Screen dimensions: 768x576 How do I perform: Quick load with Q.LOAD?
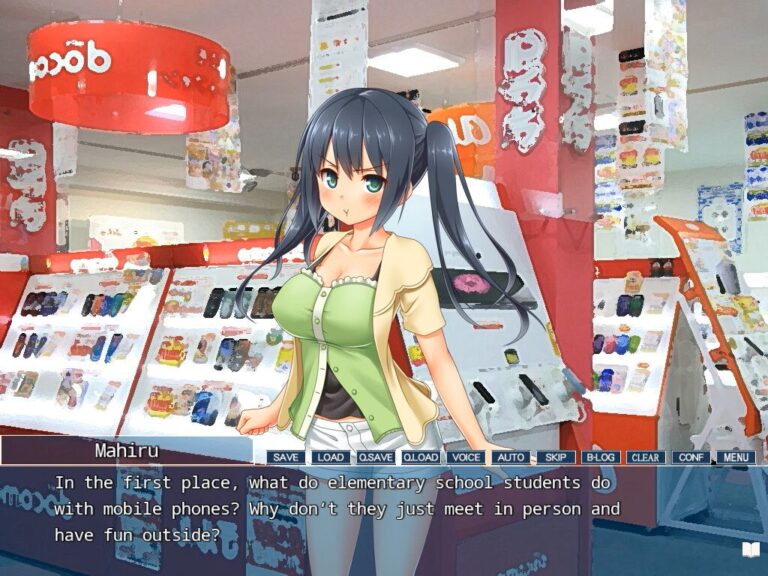click(421, 457)
